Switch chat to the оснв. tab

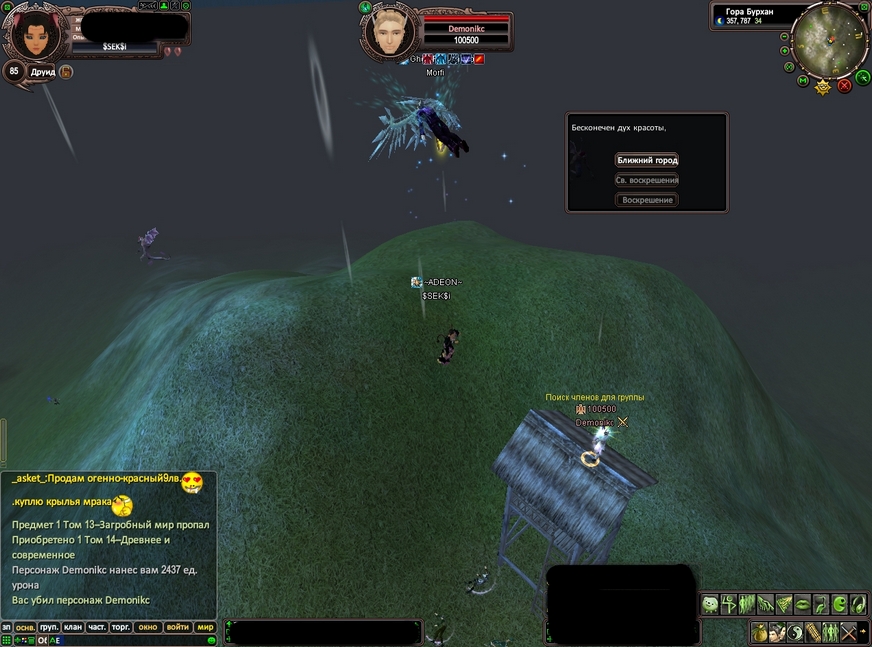pos(25,627)
